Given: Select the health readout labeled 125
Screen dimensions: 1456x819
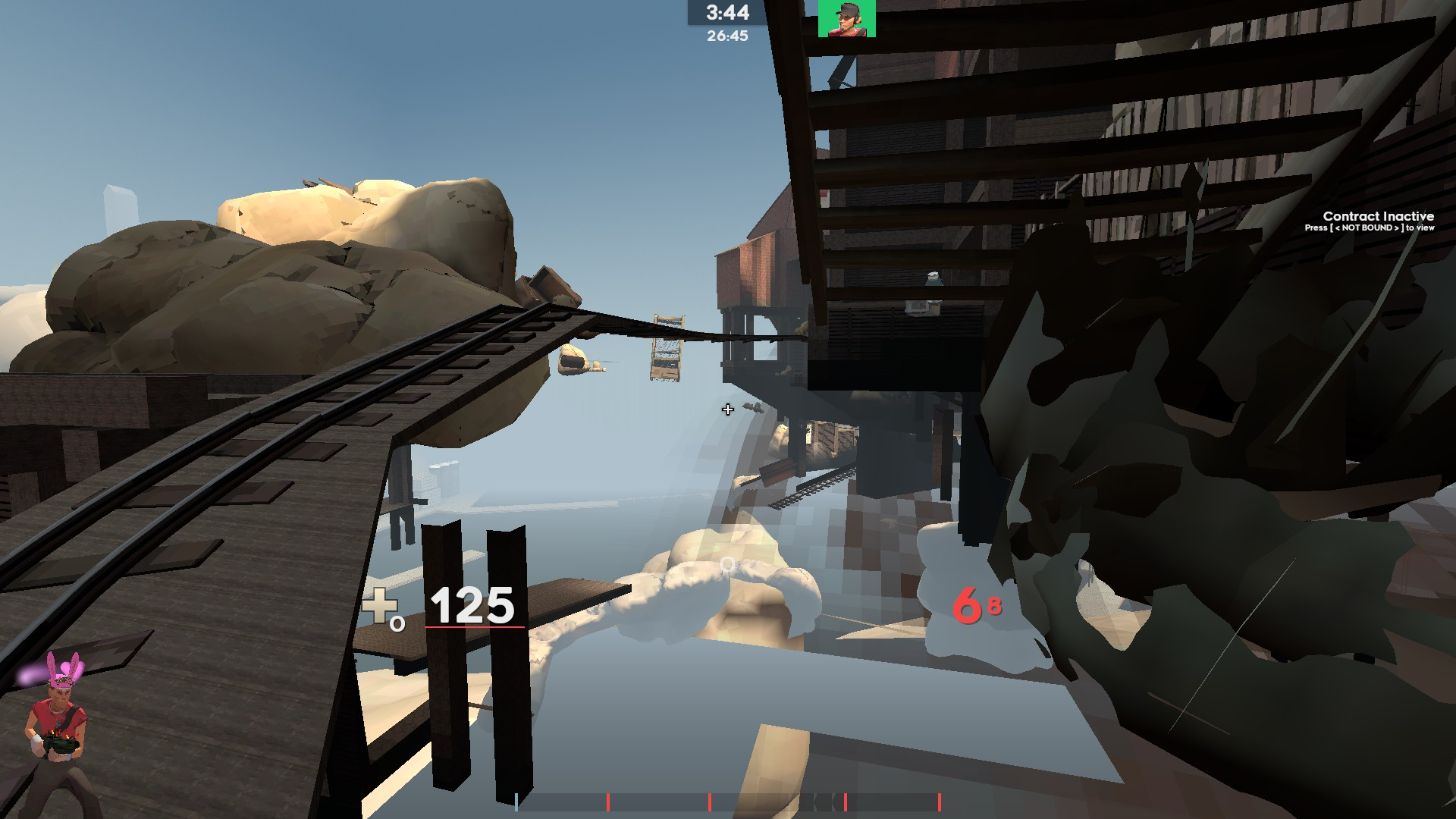Looking at the screenshot, I should (470, 605).
